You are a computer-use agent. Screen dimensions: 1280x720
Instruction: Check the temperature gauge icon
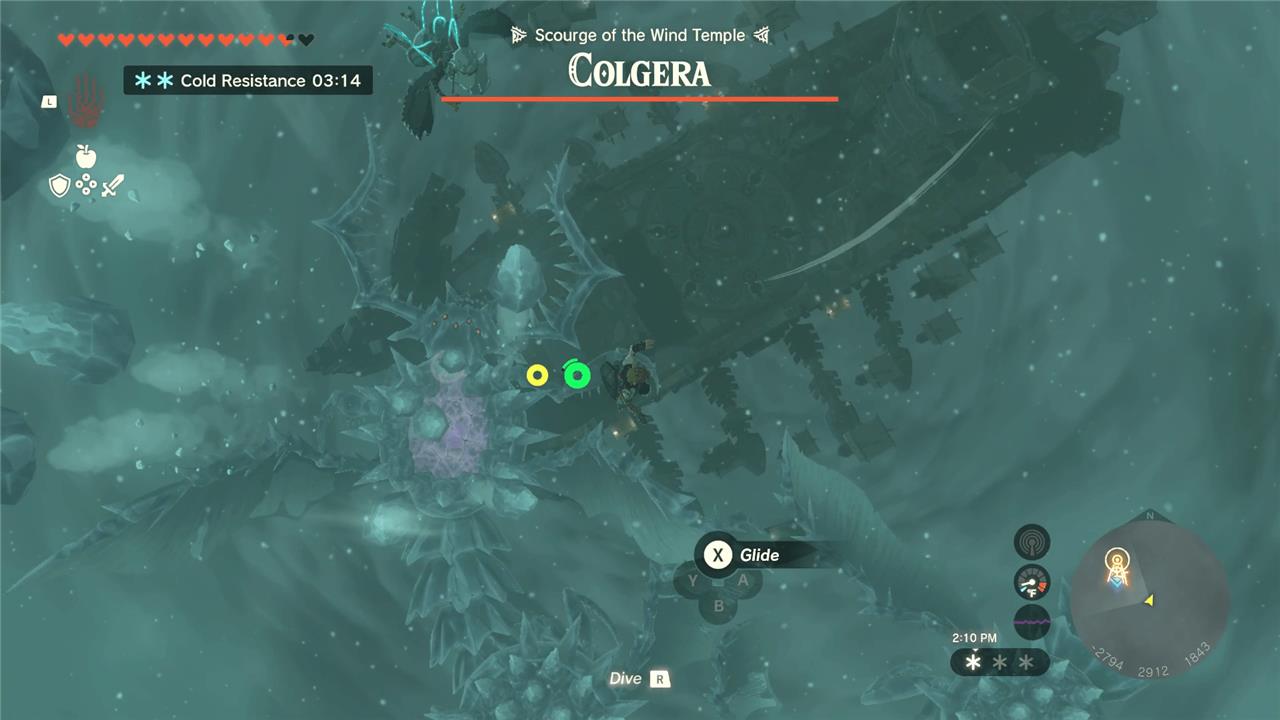(x=1032, y=582)
